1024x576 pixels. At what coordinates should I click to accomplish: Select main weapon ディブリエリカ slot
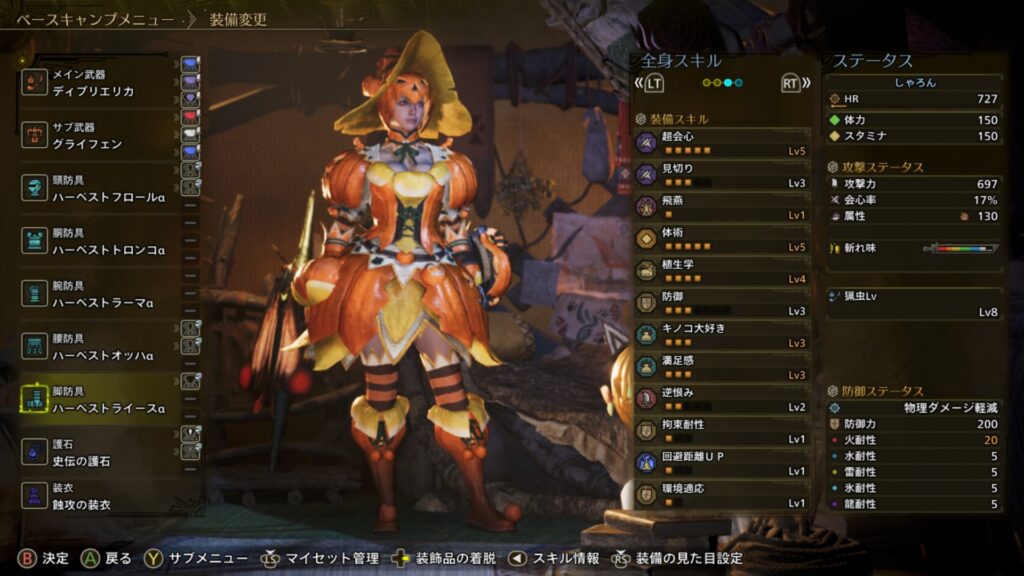tap(100, 83)
